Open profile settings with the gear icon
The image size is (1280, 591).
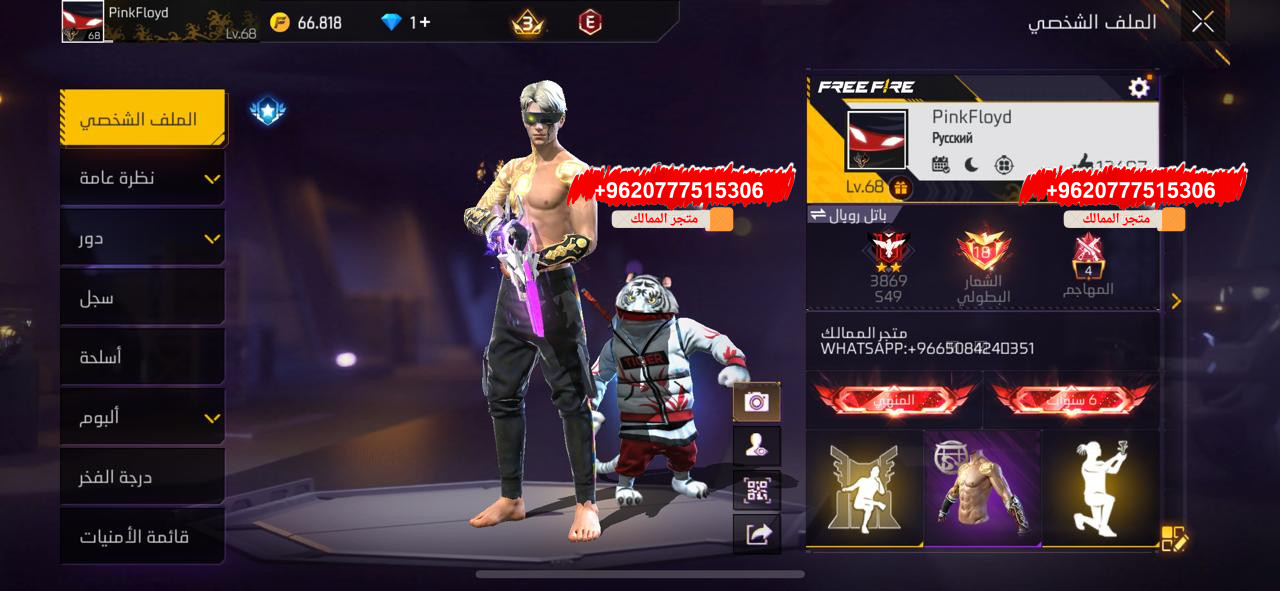tap(1139, 88)
